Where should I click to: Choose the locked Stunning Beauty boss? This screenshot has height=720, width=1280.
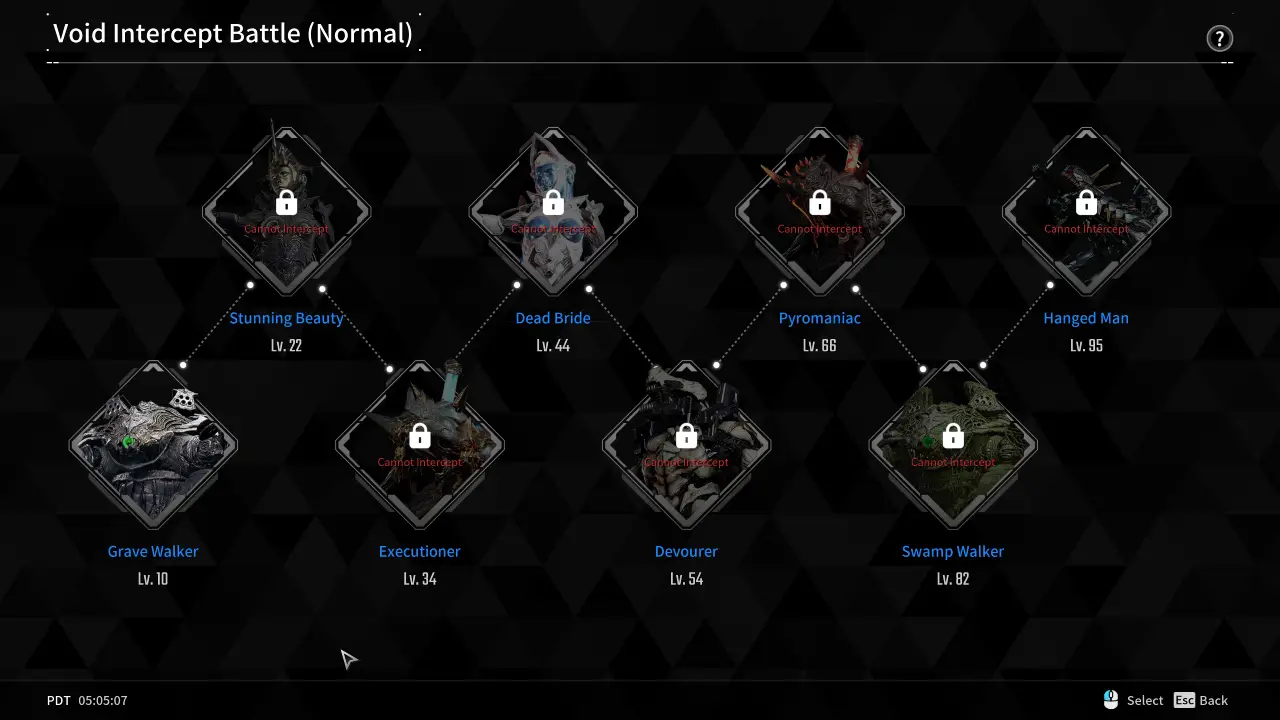(x=286, y=212)
